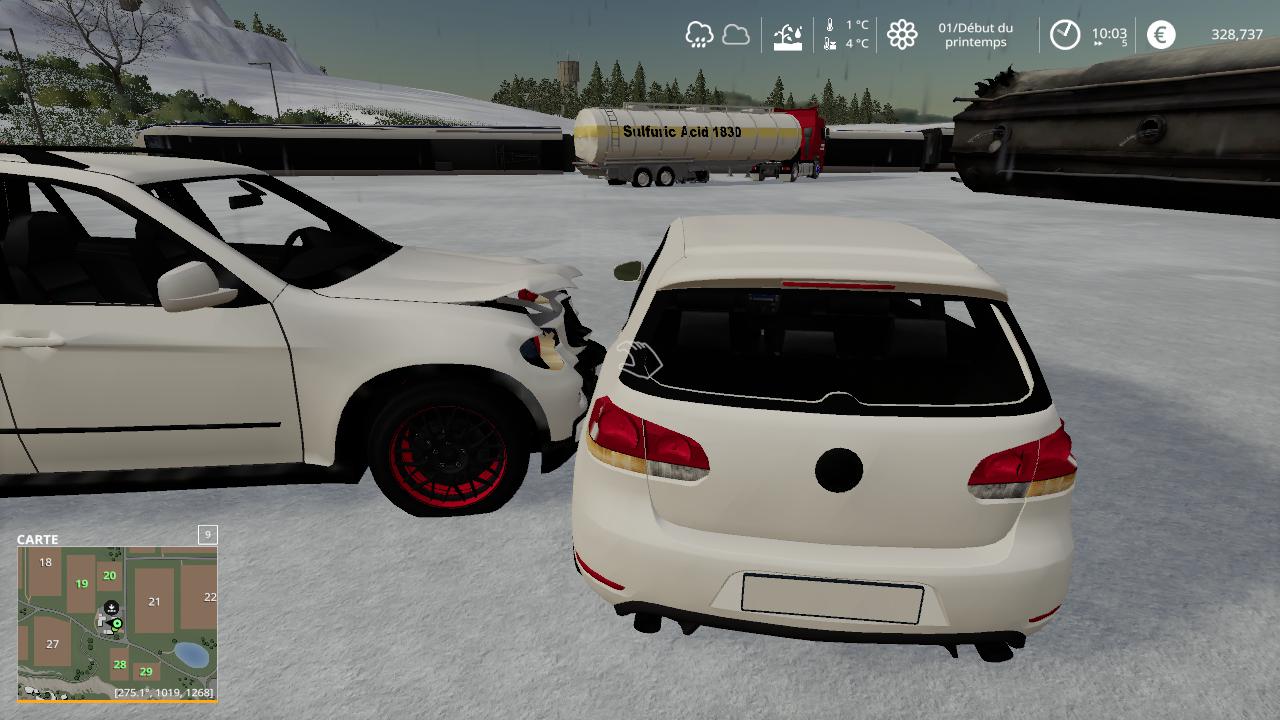Select the euro coin money icon
The image size is (1280, 720).
[1161, 35]
